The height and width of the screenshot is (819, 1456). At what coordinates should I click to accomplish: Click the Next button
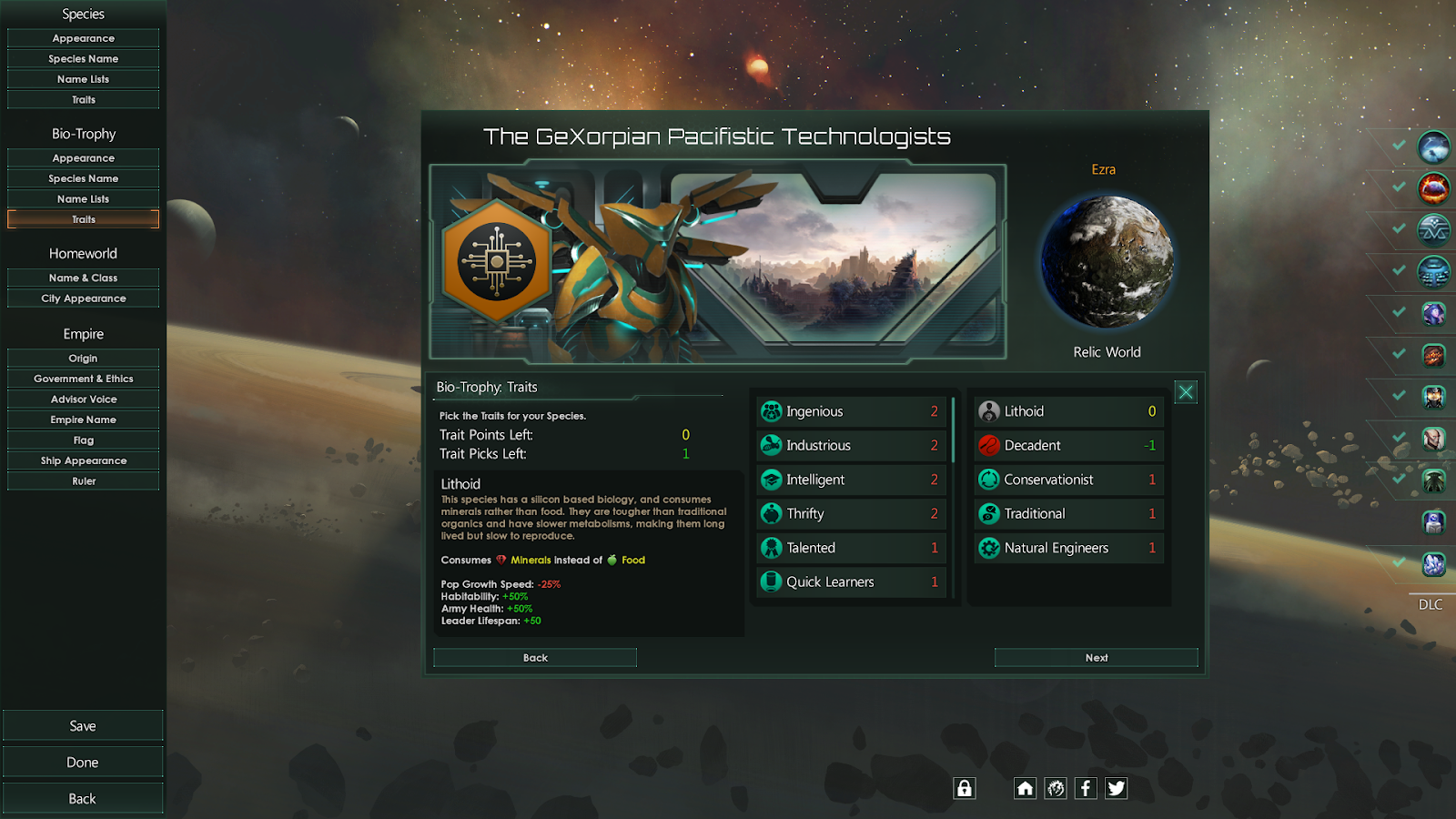1096,657
